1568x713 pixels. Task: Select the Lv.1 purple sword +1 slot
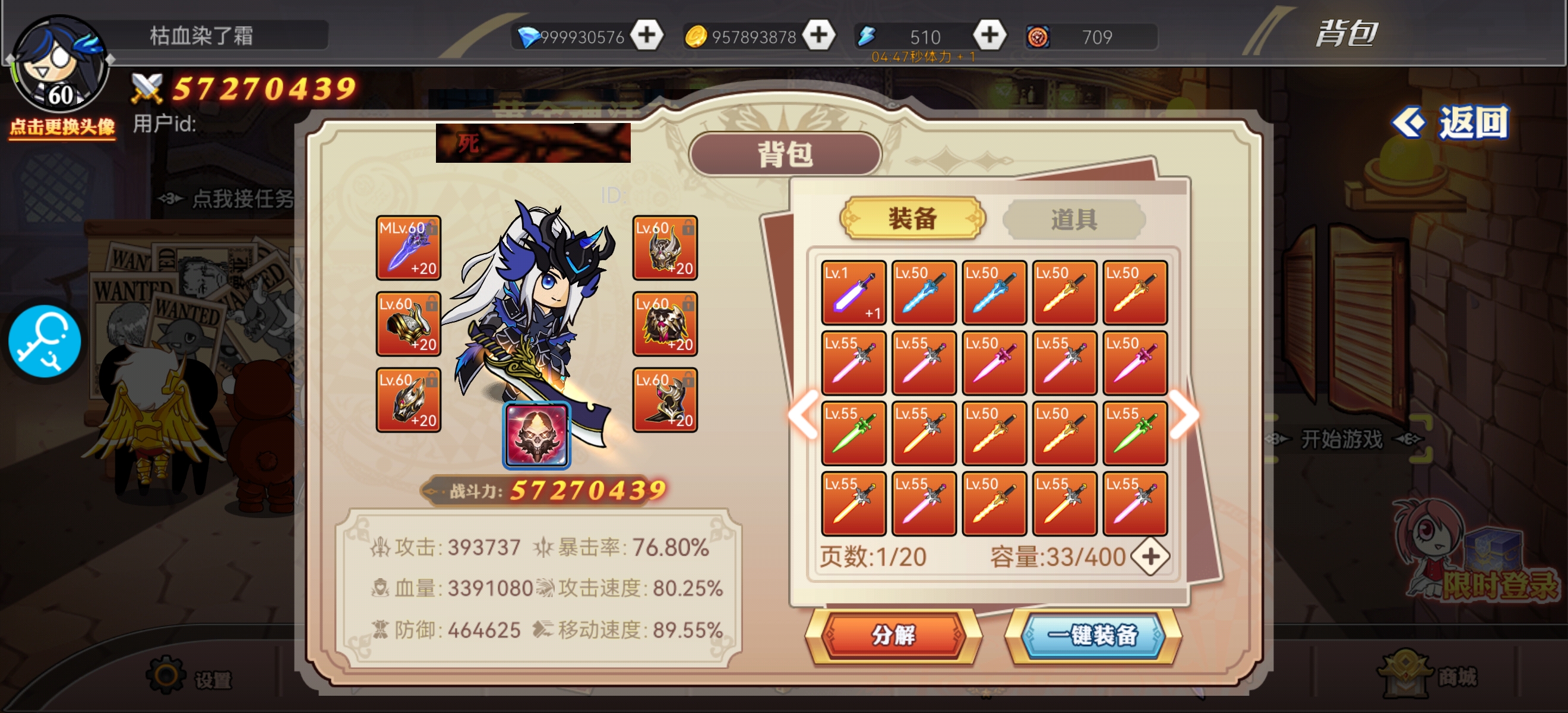[853, 293]
